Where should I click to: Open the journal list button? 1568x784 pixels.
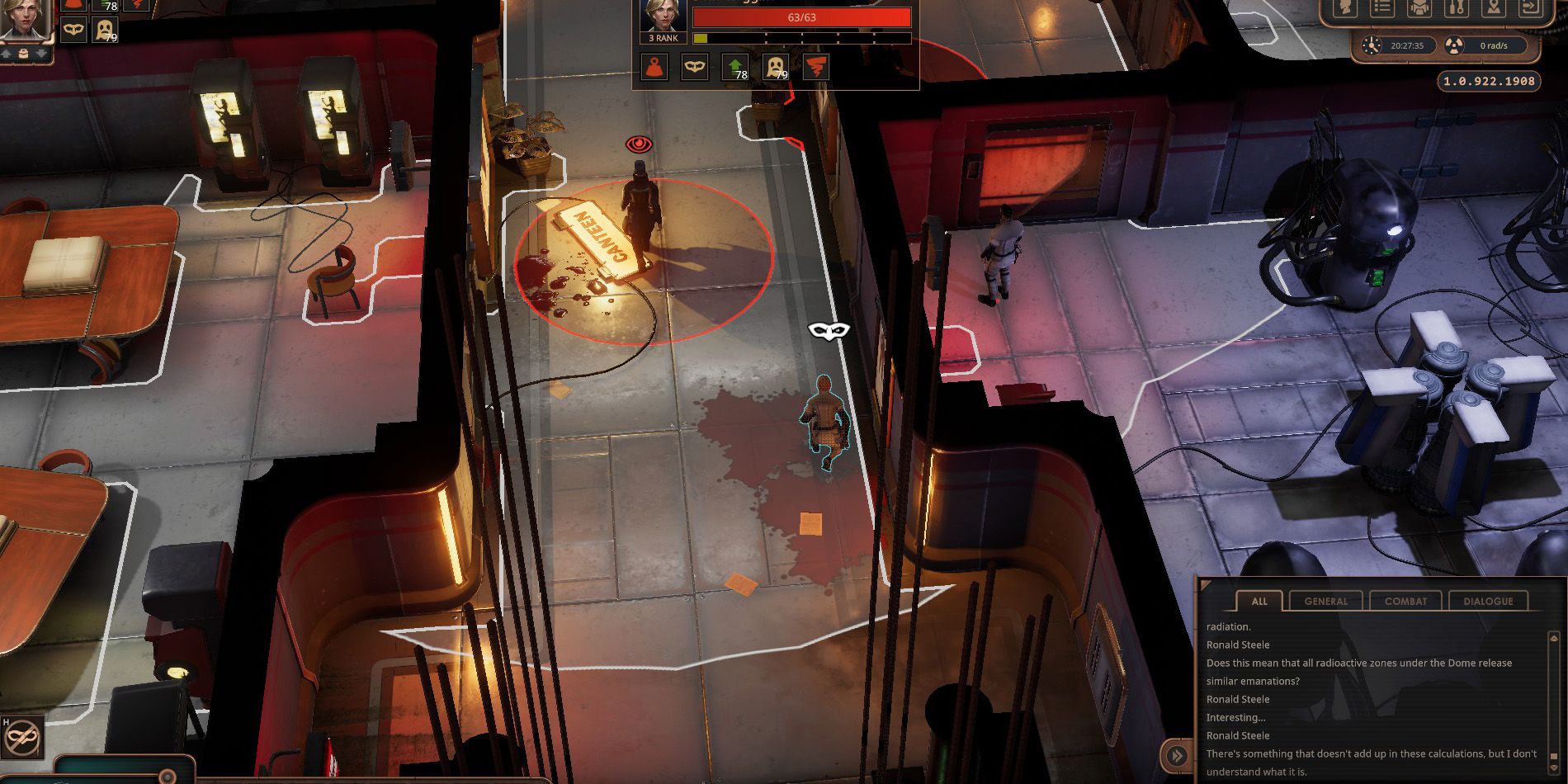point(1381,8)
